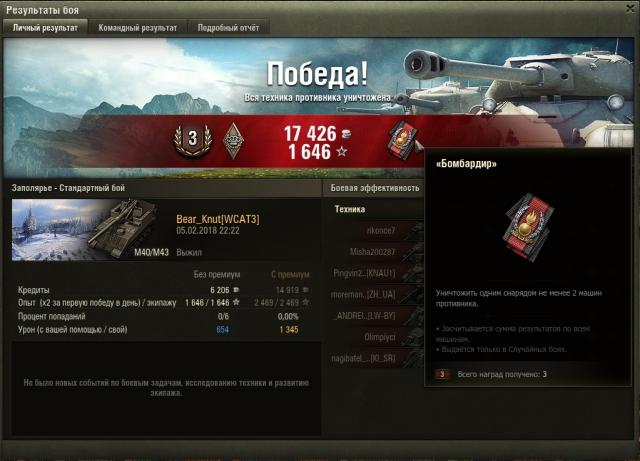The height and width of the screenshot is (461, 640).
Task: Click the diamond mastery badge icon
Action: 232,137
